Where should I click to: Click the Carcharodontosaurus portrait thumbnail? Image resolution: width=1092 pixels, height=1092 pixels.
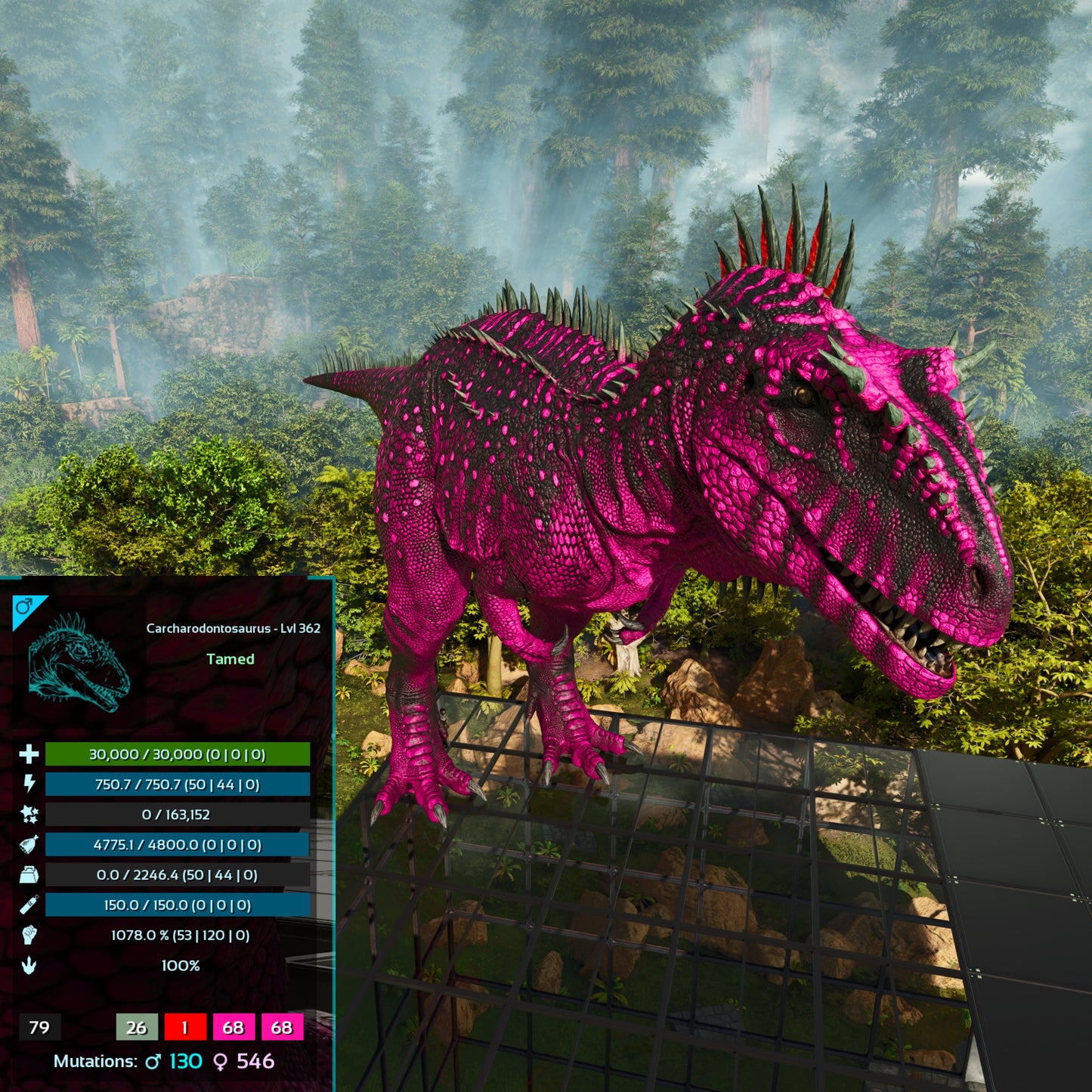pyautogui.click(x=79, y=663)
